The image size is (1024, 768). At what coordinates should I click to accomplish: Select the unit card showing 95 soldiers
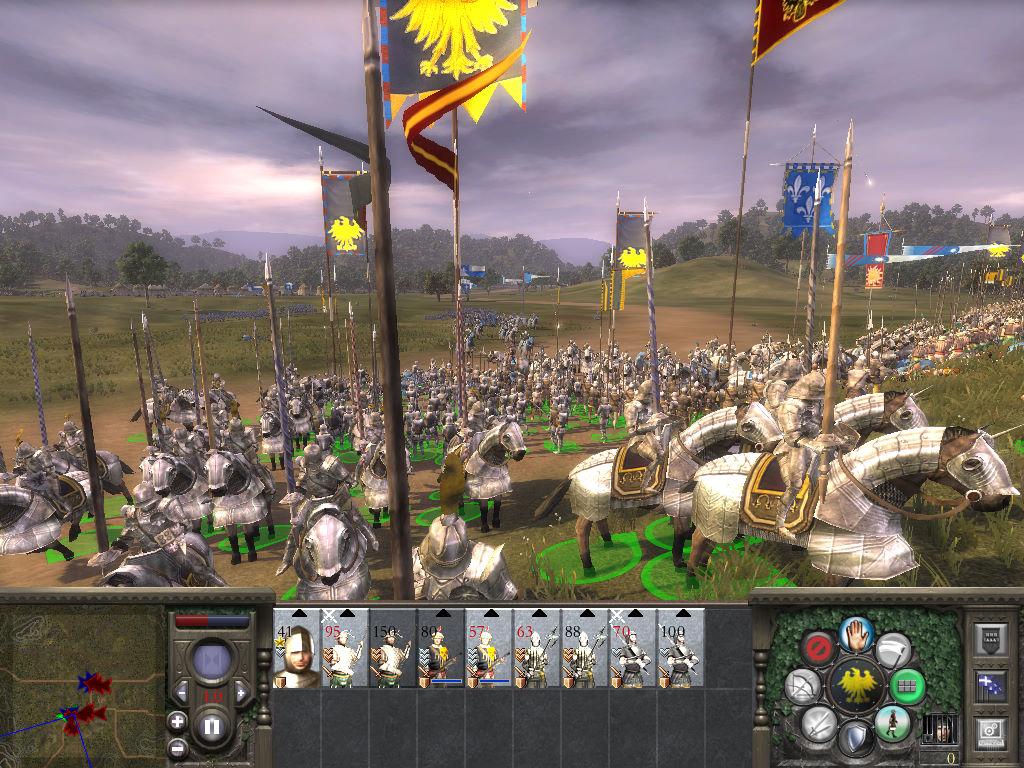click(345, 650)
